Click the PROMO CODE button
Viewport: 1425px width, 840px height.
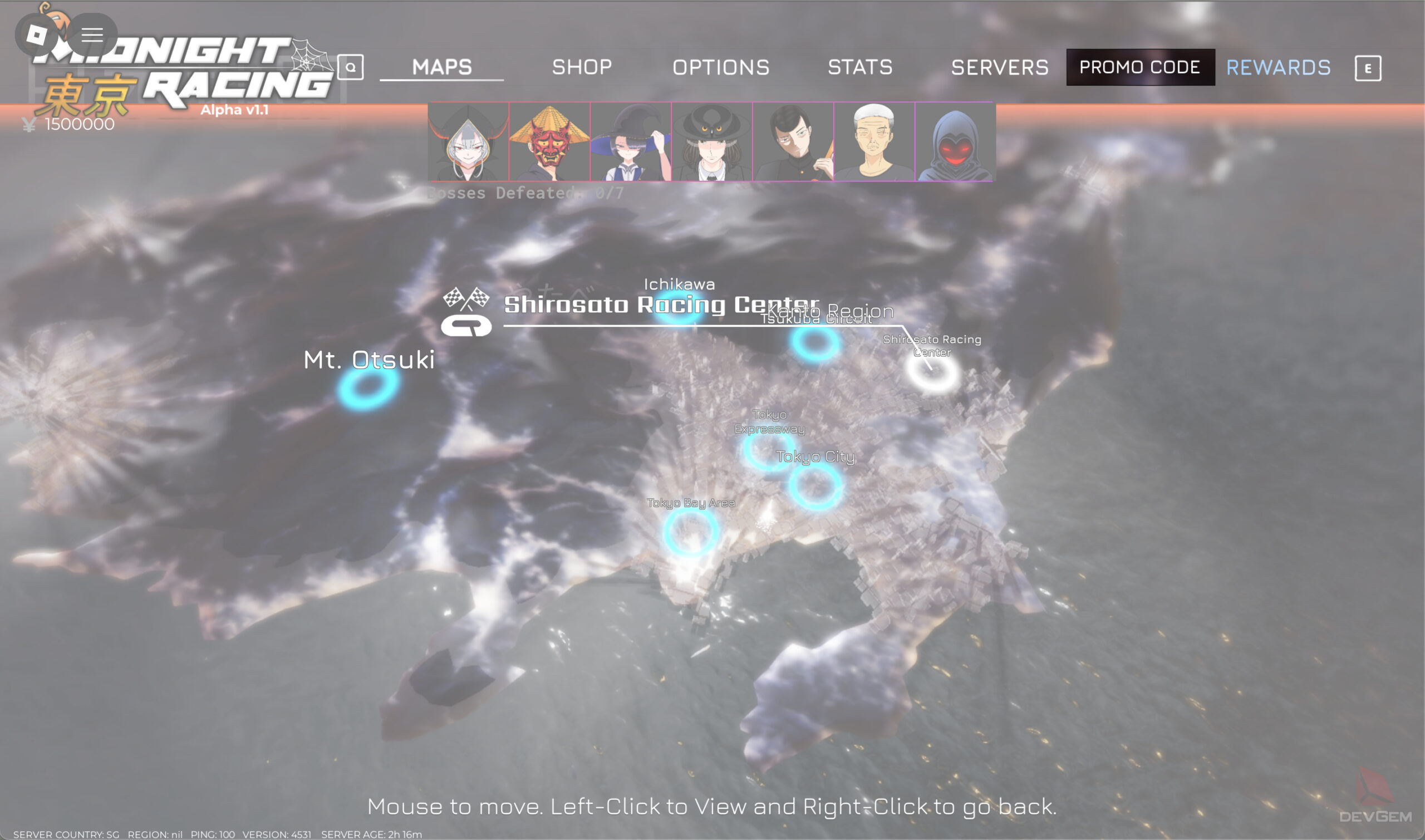(1139, 67)
